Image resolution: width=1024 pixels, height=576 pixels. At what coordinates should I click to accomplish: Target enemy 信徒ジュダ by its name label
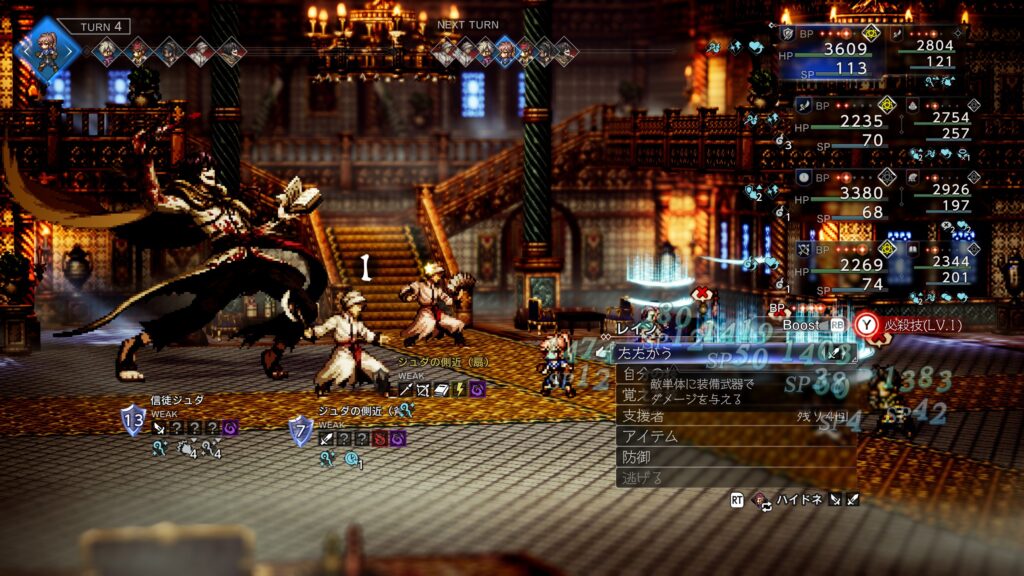pyautogui.click(x=177, y=400)
